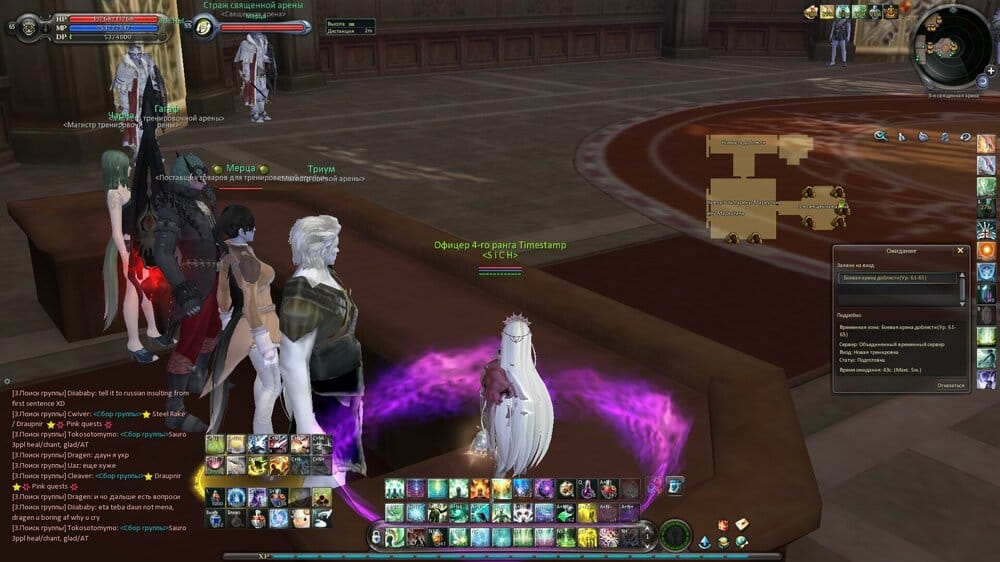
Task: Click the round green gauge beside hotbar
Action: point(676,535)
